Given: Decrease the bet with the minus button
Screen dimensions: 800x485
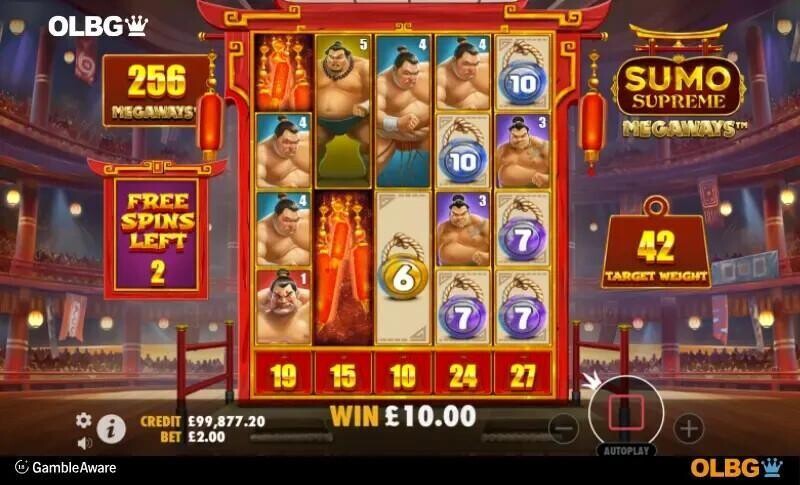Looking at the screenshot, I should [564, 429].
